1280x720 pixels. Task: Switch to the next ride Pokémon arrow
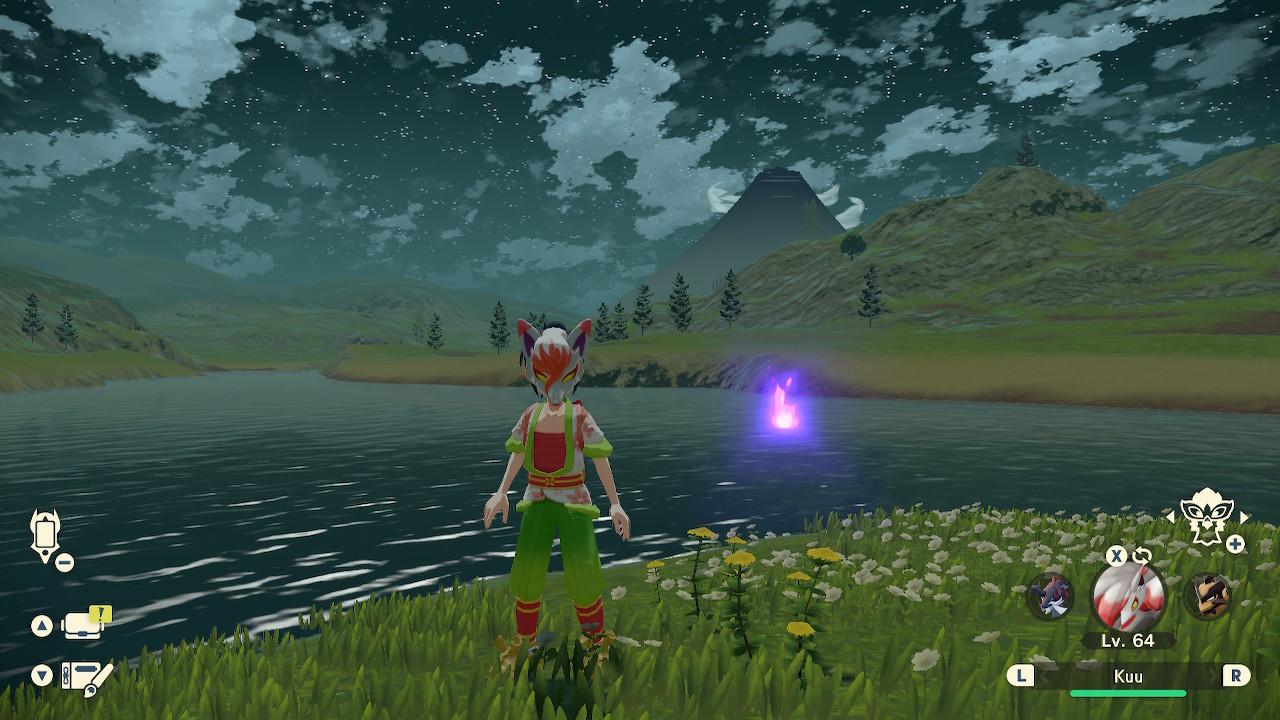[x=1245, y=517]
